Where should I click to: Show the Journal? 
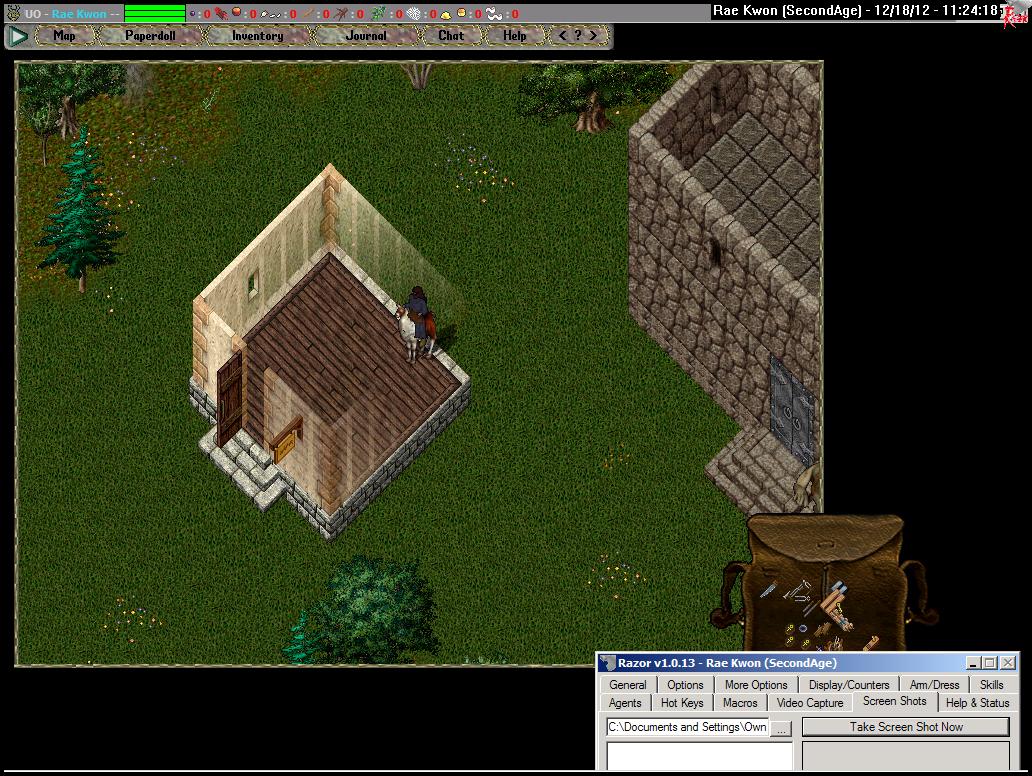coord(366,36)
